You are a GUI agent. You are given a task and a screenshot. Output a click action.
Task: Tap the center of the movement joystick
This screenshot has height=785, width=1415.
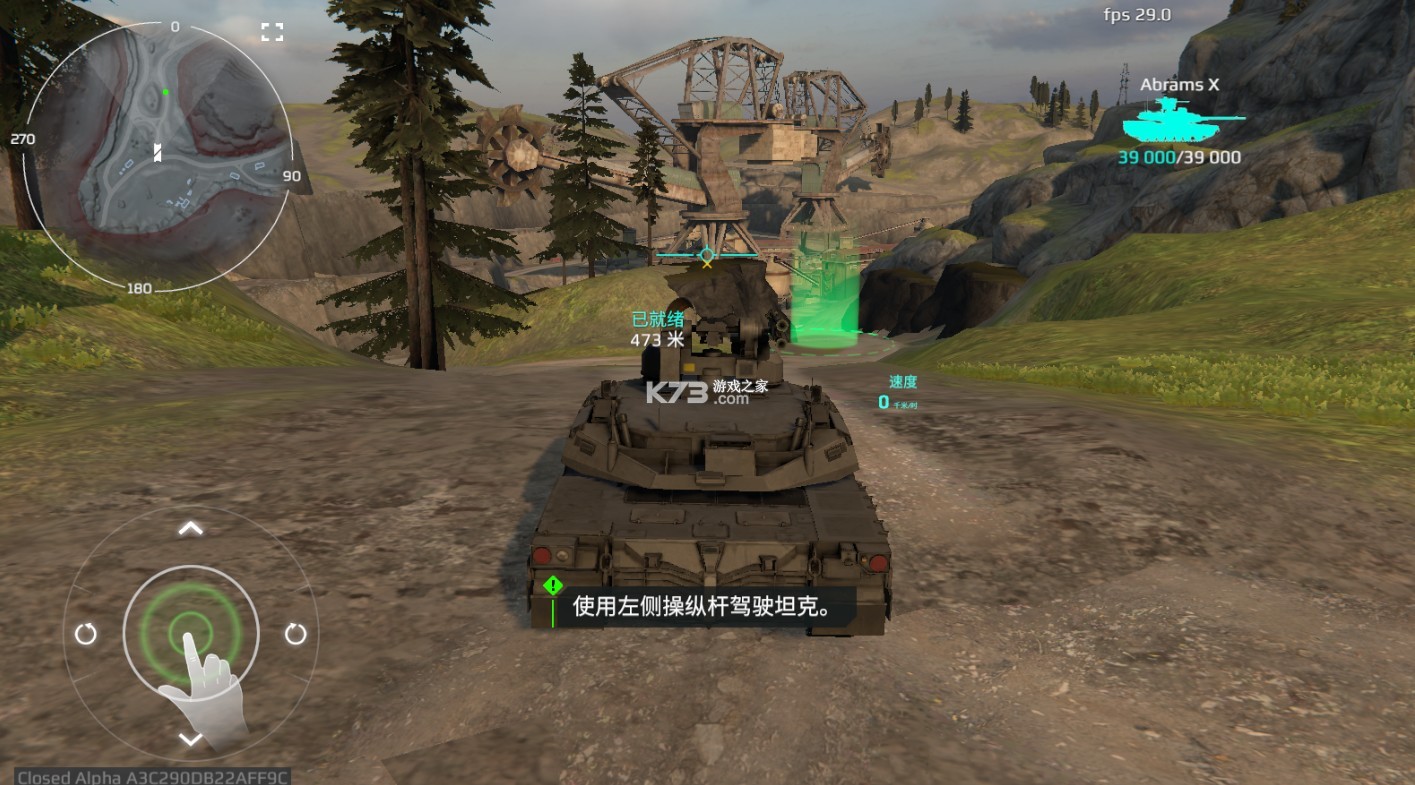[189, 633]
